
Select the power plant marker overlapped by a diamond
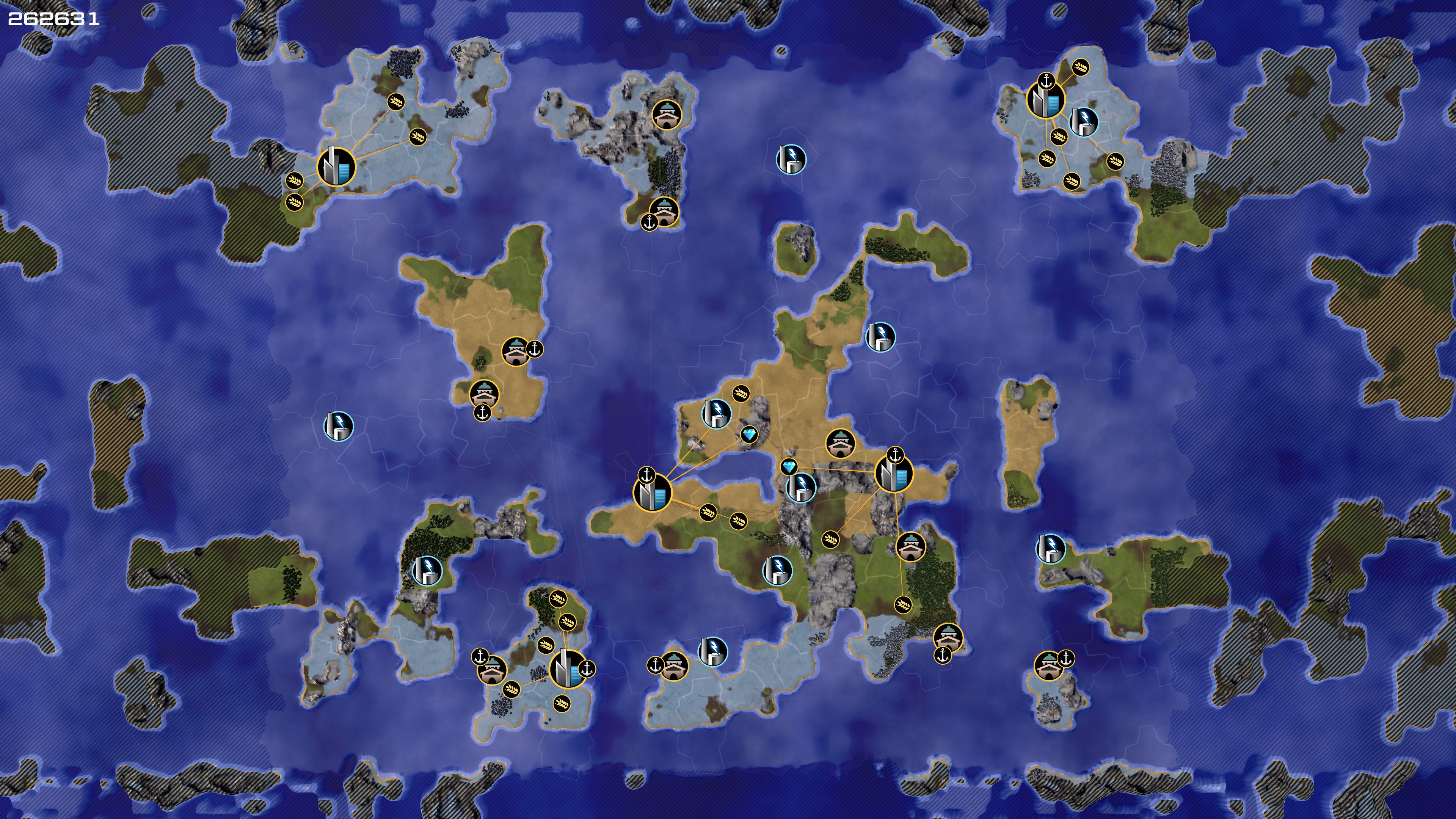click(x=801, y=486)
